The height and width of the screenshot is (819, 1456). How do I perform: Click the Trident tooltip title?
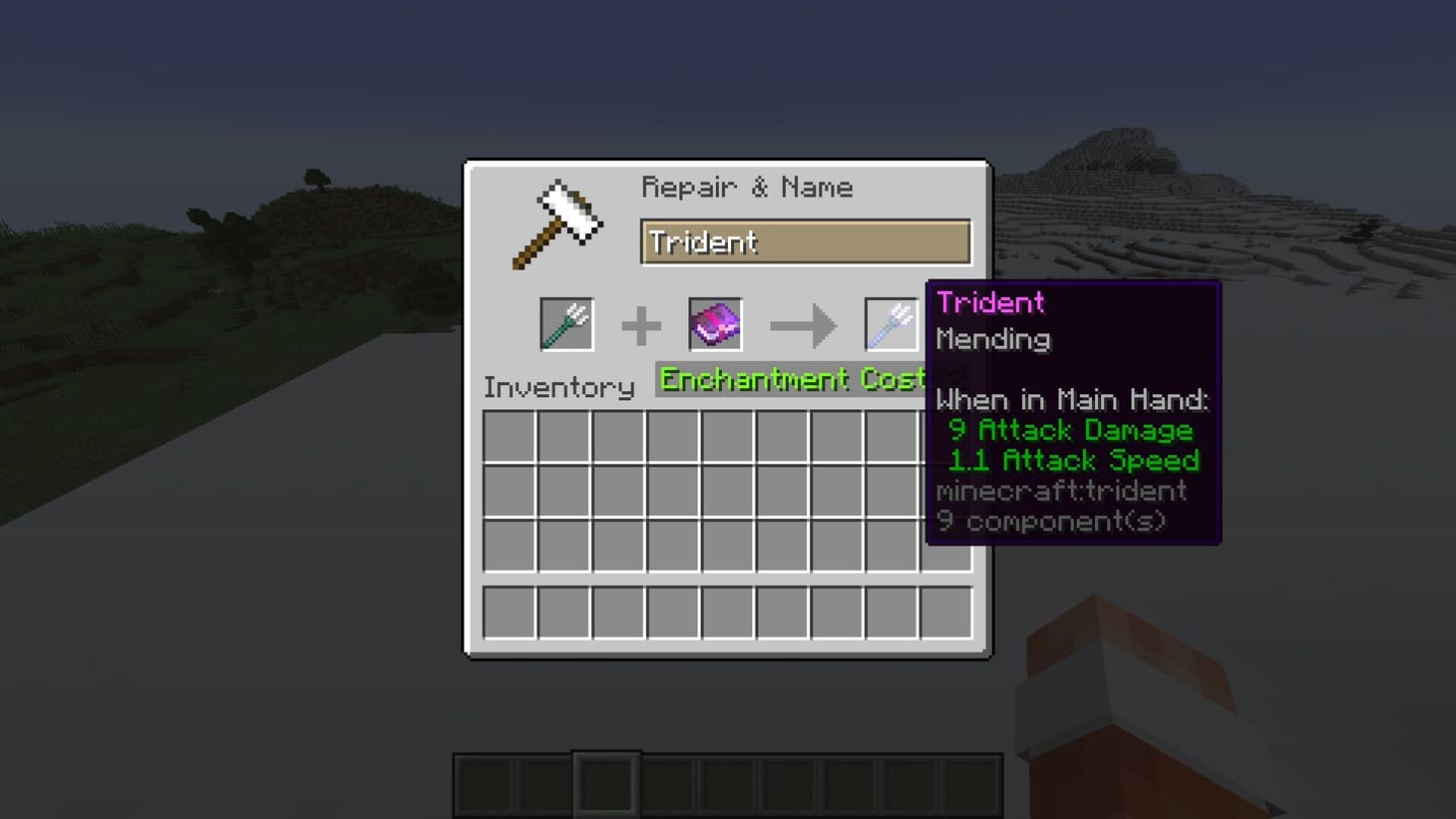pyautogui.click(x=990, y=302)
